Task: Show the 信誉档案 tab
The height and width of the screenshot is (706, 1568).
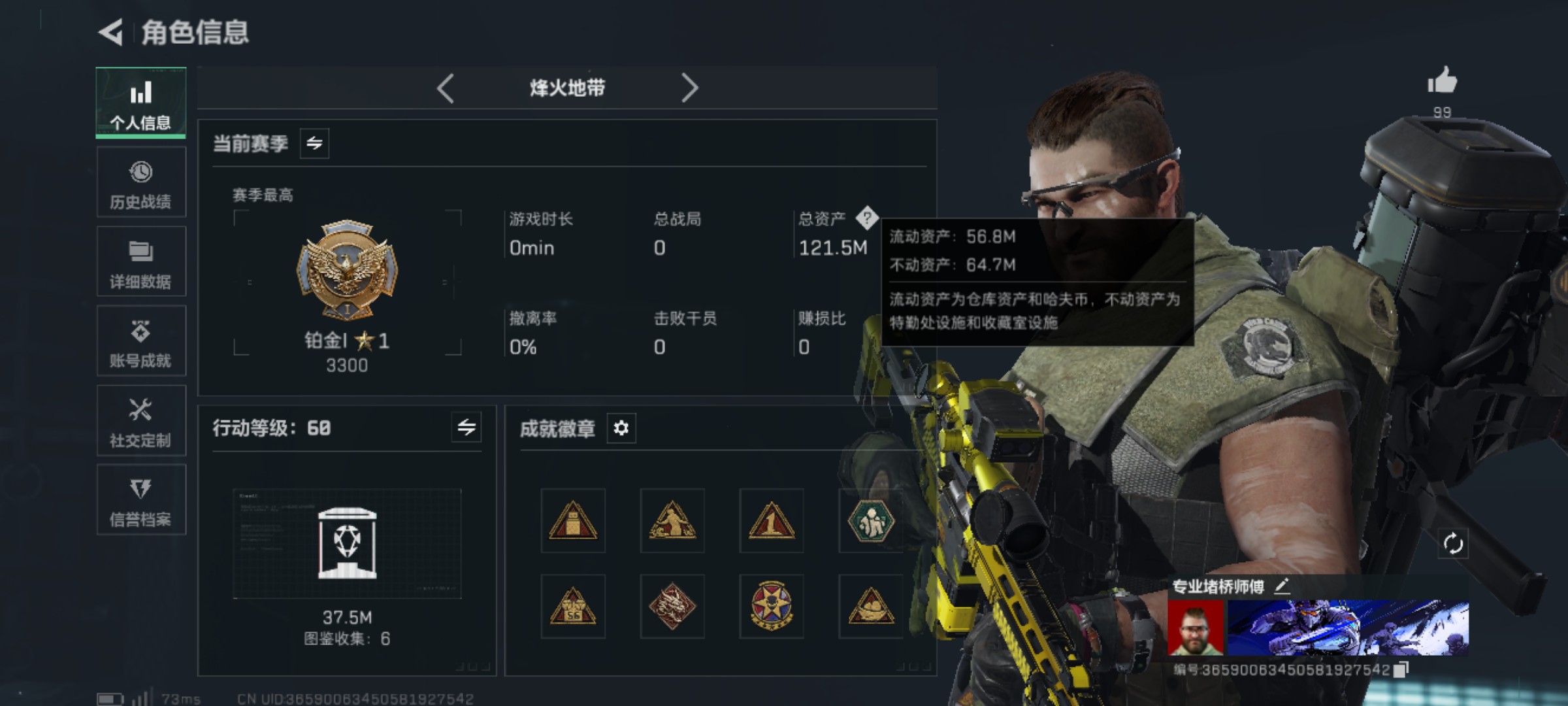Action: pos(141,500)
